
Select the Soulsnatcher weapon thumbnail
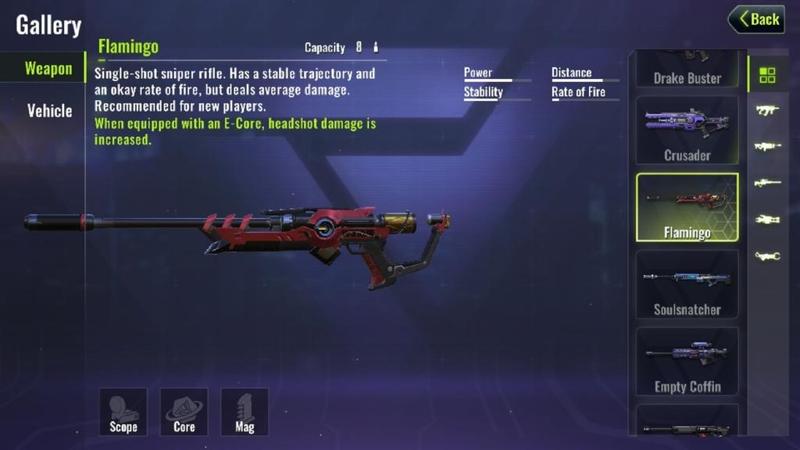[x=687, y=285]
